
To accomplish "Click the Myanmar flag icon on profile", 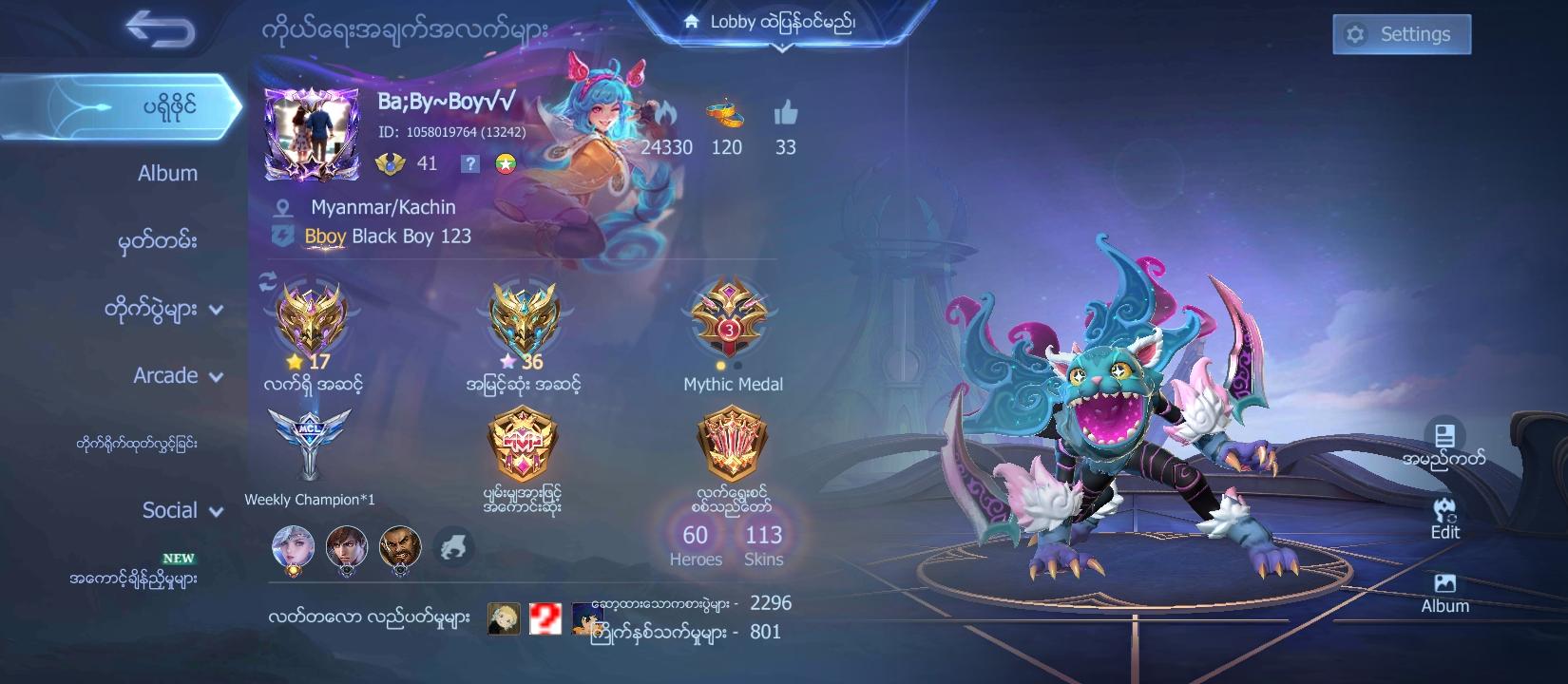I will click(505, 163).
